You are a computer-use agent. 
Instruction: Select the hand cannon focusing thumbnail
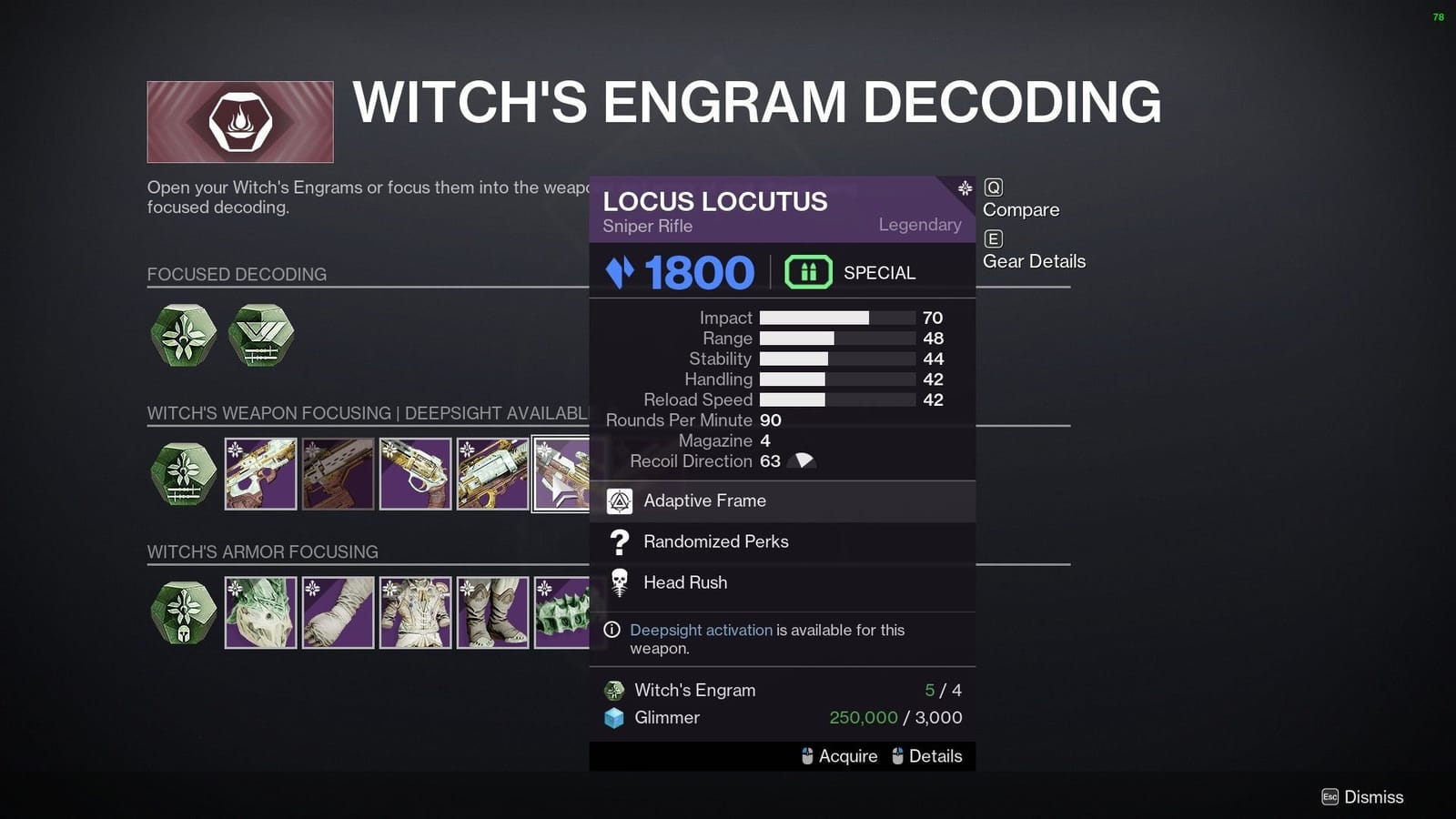pos(415,473)
